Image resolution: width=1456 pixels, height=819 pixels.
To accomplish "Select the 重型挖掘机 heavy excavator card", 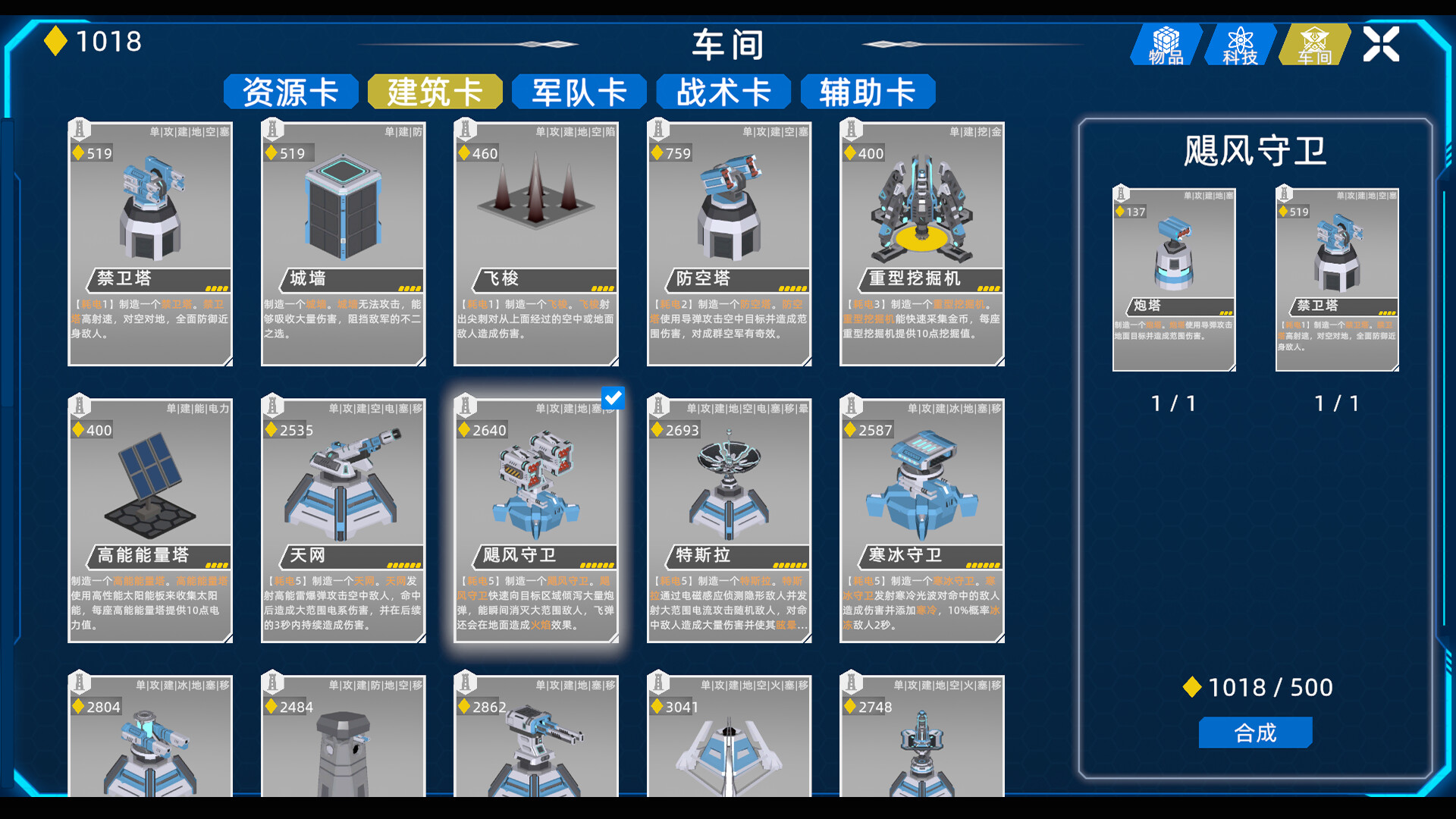I will tap(921, 243).
